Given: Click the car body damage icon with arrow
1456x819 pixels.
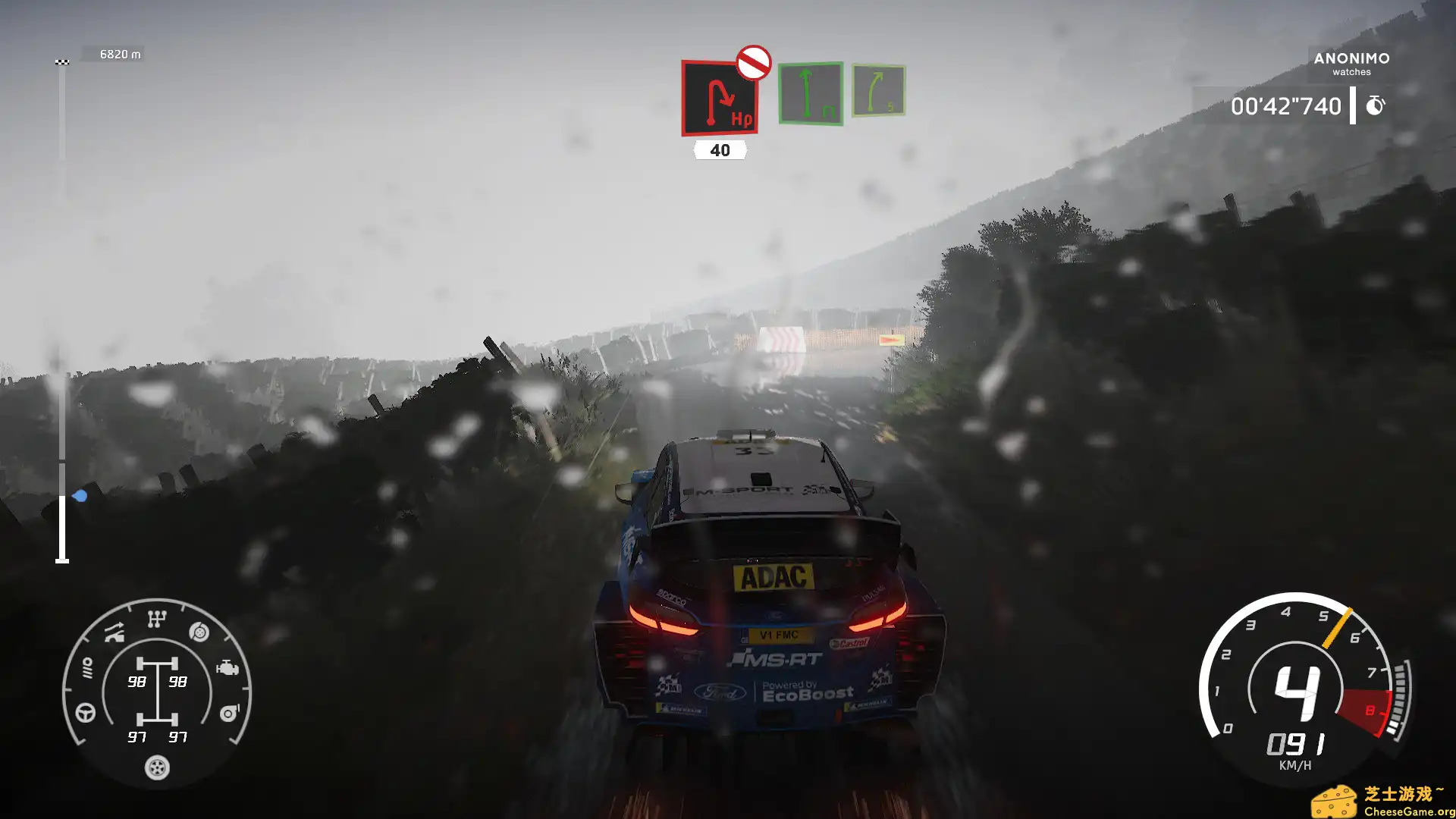Looking at the screenshot, I should click(115, 631).
